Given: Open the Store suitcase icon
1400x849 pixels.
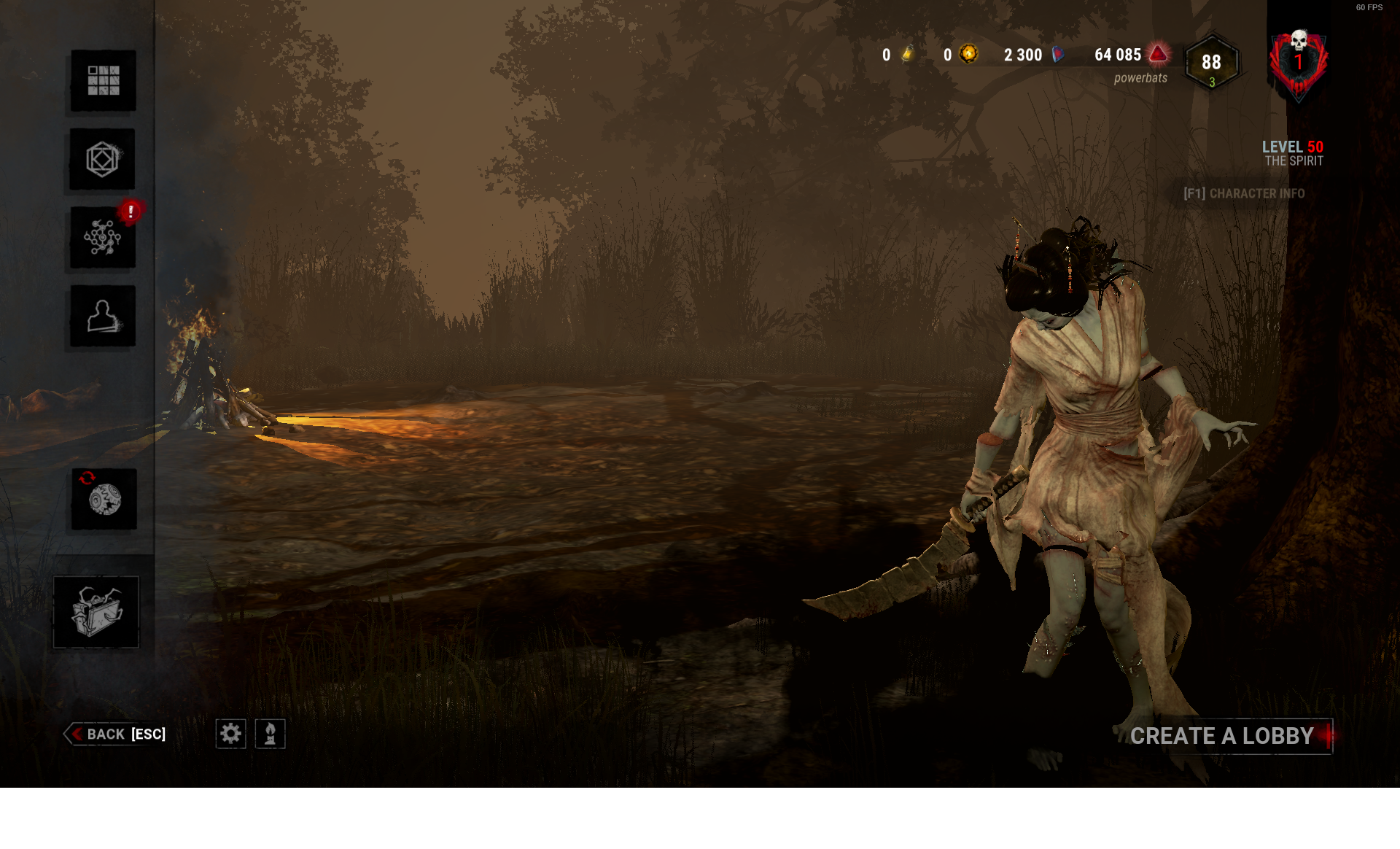Looking at the screenshot, I should [x=96, y=613].
